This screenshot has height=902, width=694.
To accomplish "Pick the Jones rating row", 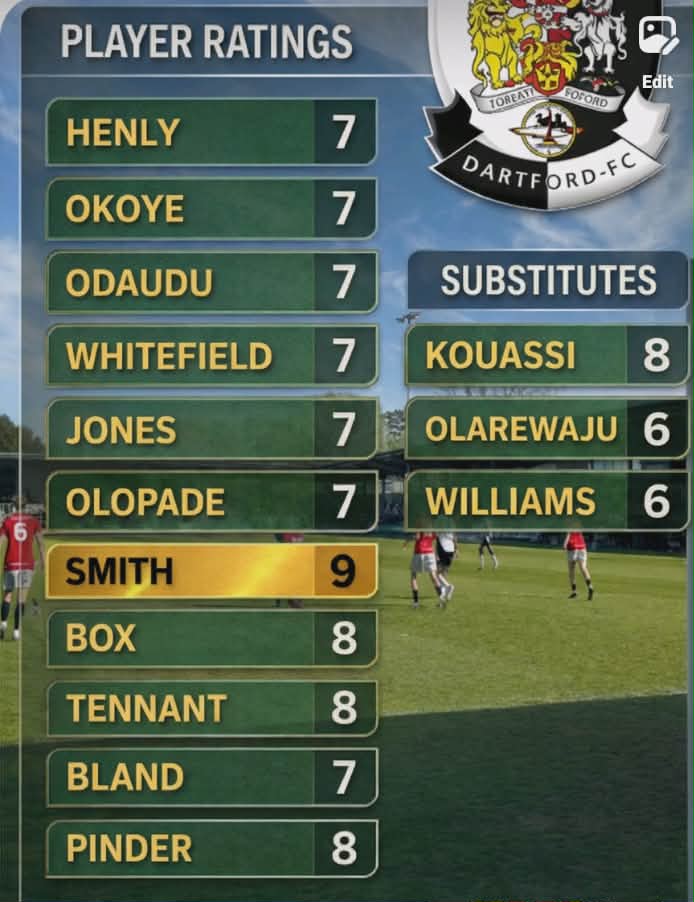I will (211, 430).
